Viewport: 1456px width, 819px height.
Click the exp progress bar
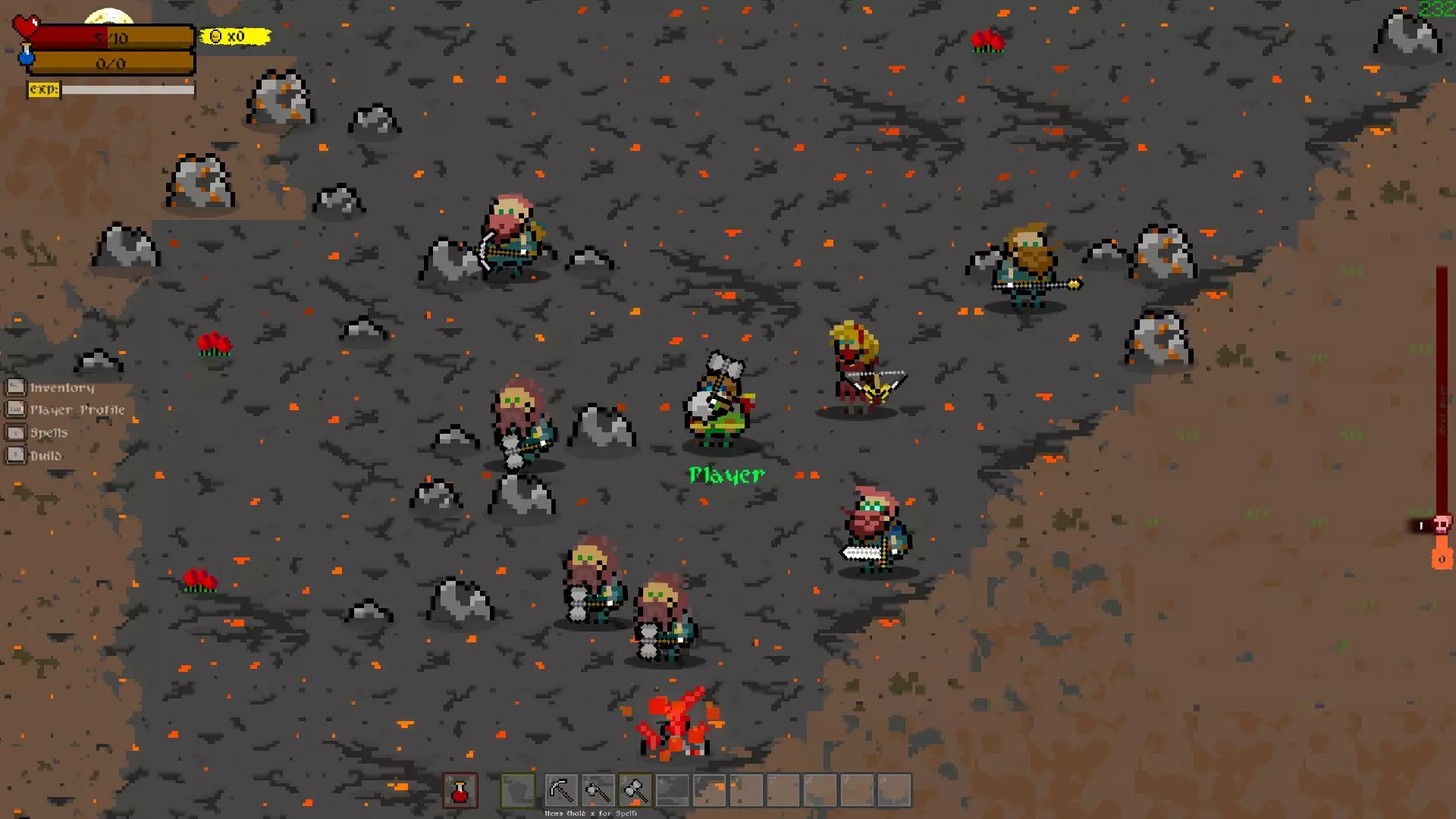127,89
